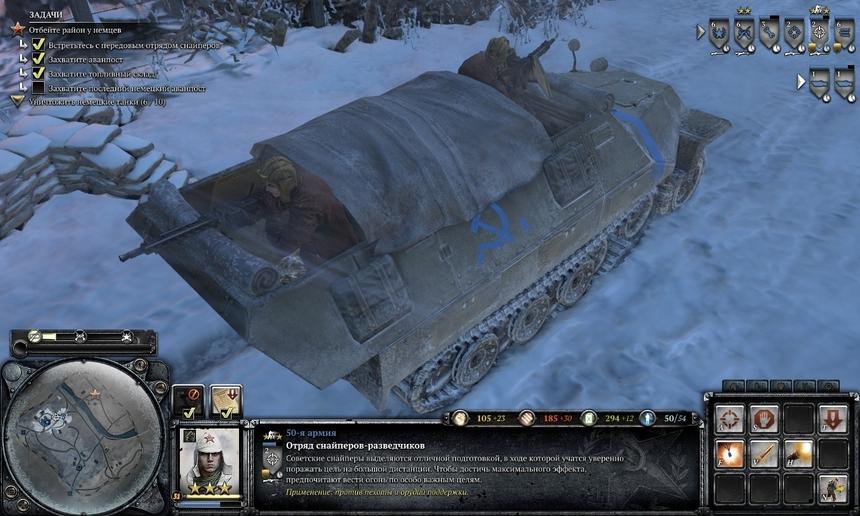This screenshot has width=860, height=516.
Task: Click the running soldier command icon
Action: 832,487
